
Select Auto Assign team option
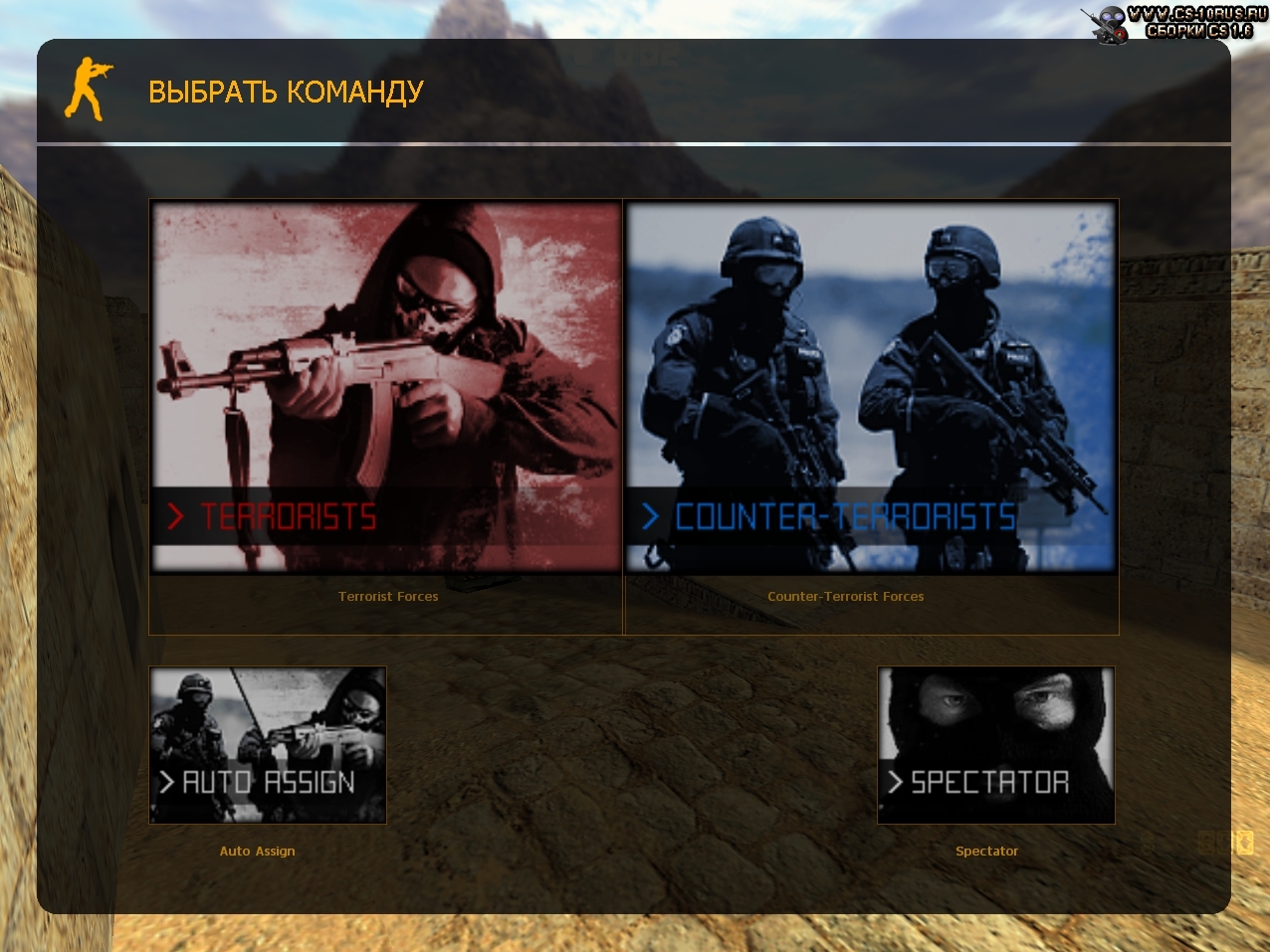[x=267, y=745]
